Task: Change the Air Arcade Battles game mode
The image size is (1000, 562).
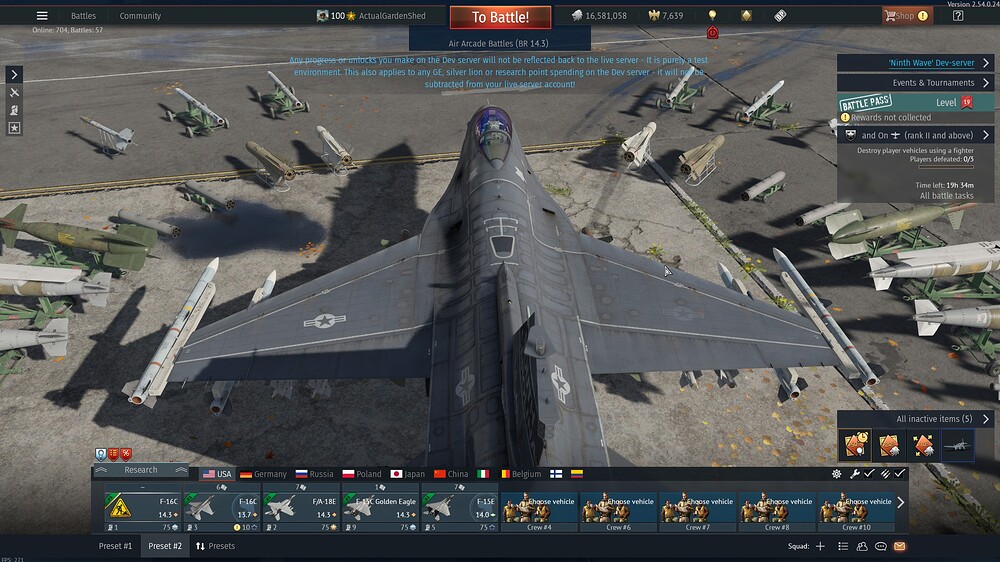Action: coord(499,44)
